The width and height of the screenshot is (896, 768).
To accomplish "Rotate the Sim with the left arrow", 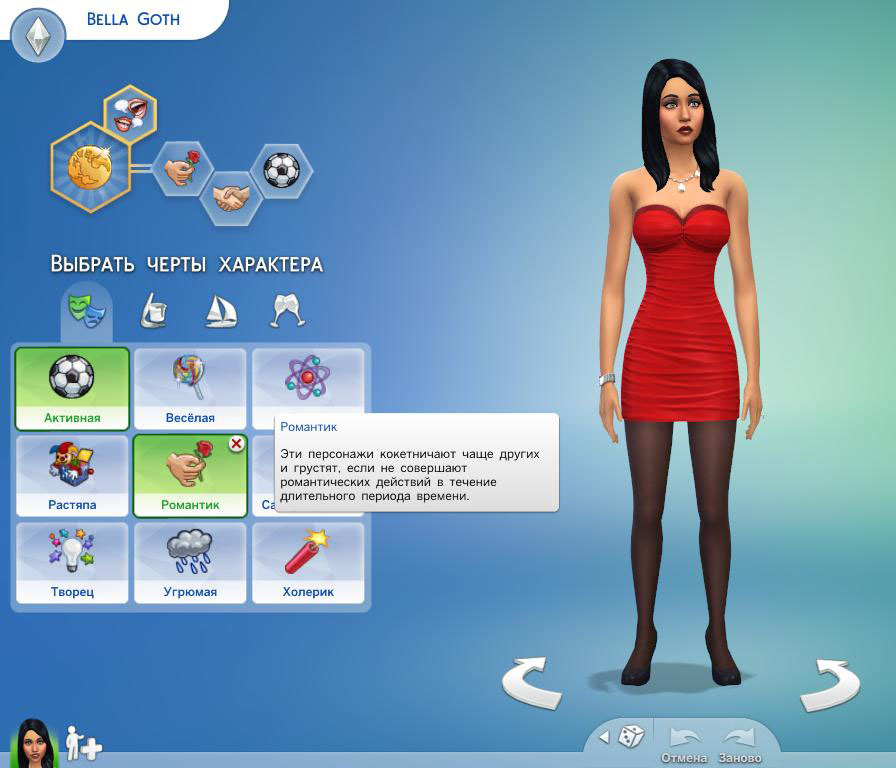I will pos(530,683).
